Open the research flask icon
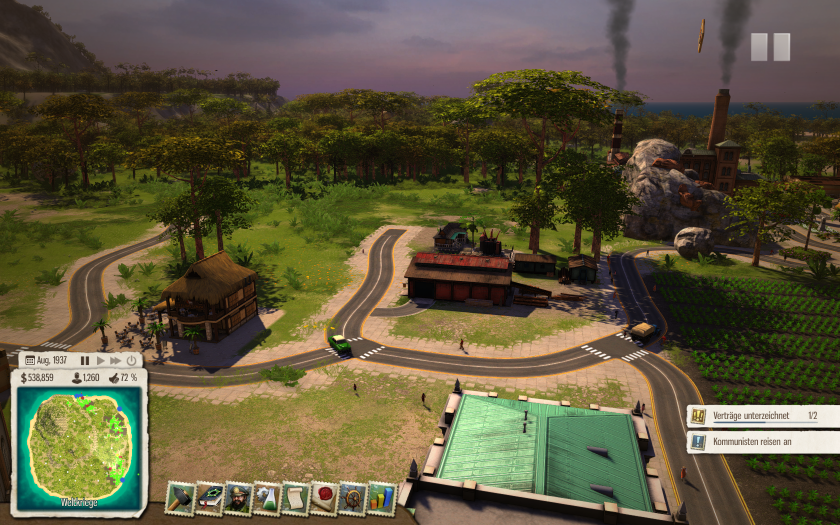The image size is (840, 525). [266, 497]
